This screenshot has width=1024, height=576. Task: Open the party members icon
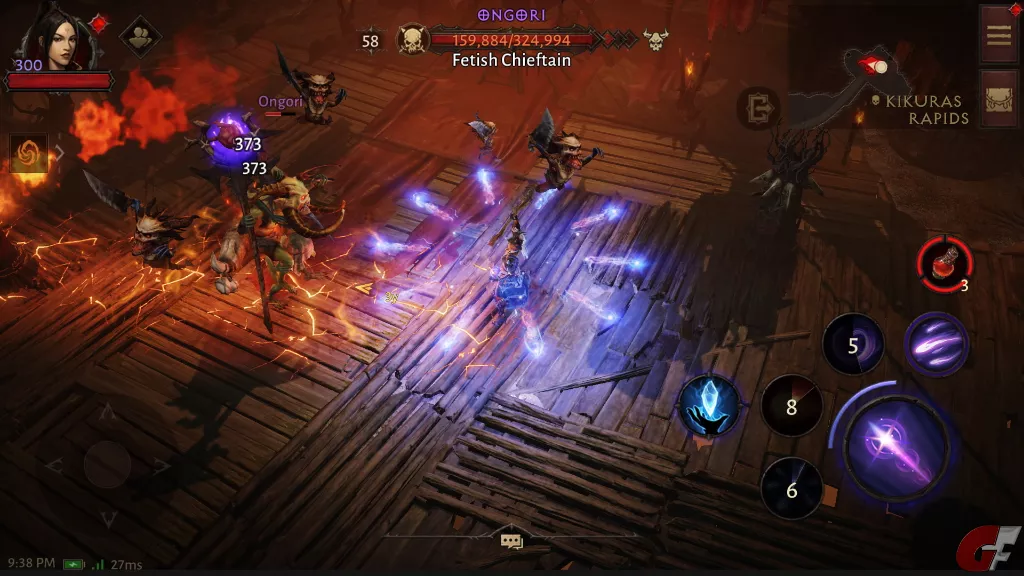pyautogui.click(x=140, y=38)
